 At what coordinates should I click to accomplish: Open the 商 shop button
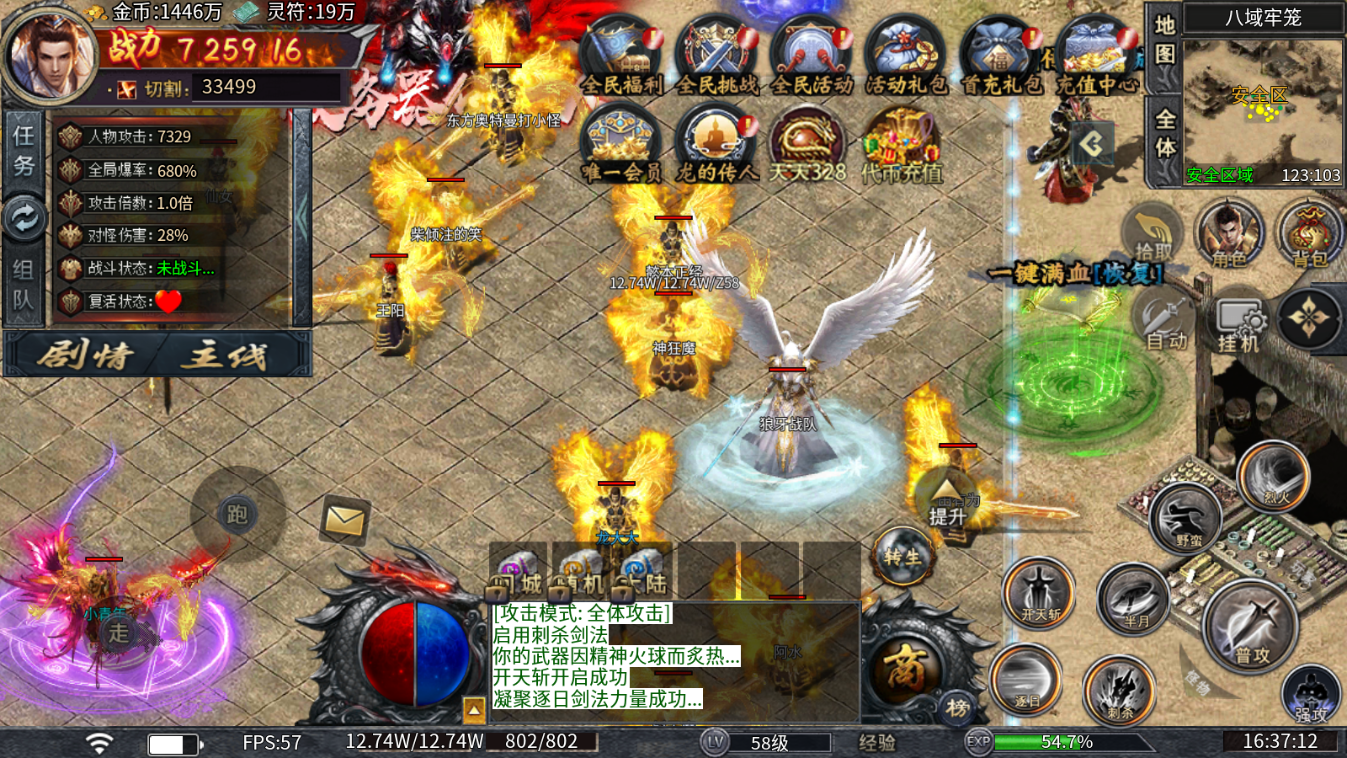click(904, 669)
